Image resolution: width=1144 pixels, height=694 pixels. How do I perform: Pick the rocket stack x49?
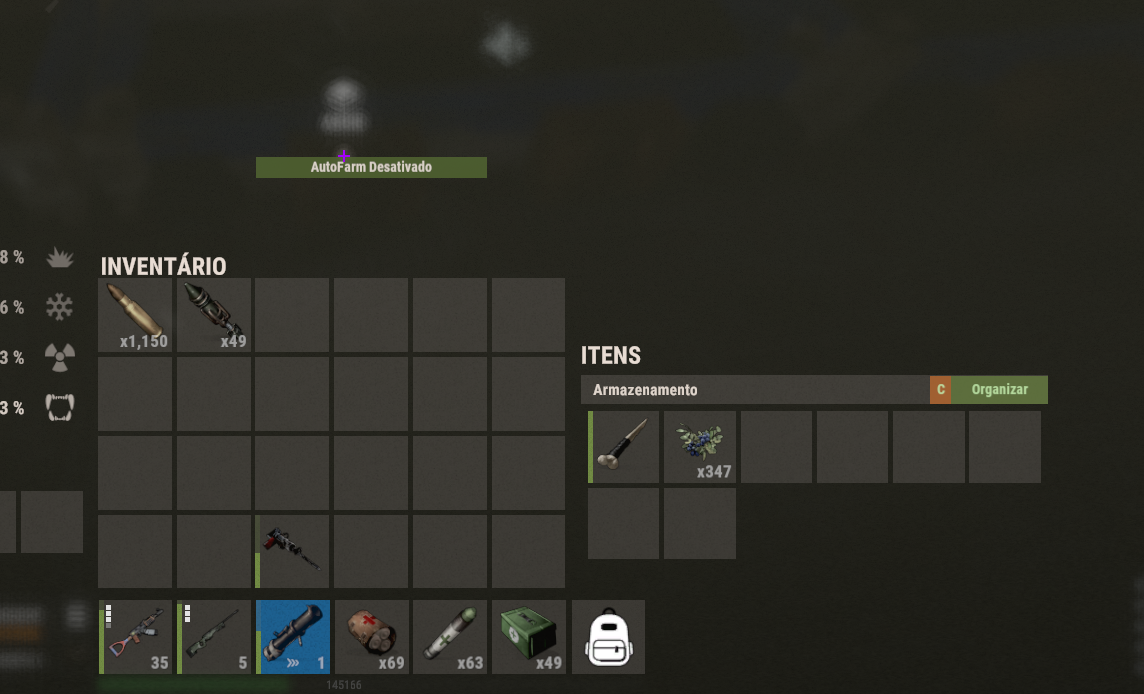point(214,315)
